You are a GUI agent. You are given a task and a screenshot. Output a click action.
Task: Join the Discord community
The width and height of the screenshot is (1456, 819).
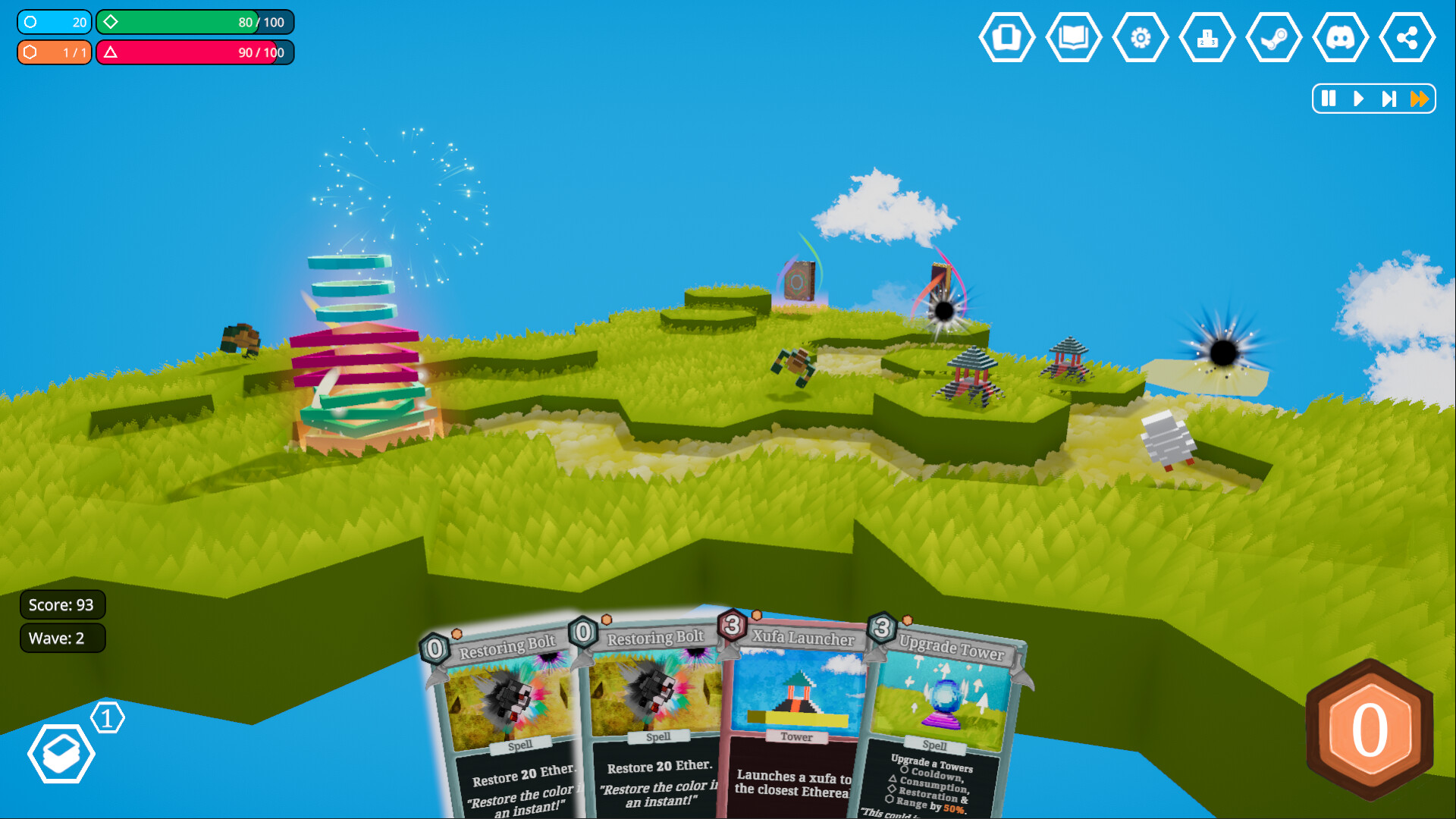click(x=1341, y=36)
